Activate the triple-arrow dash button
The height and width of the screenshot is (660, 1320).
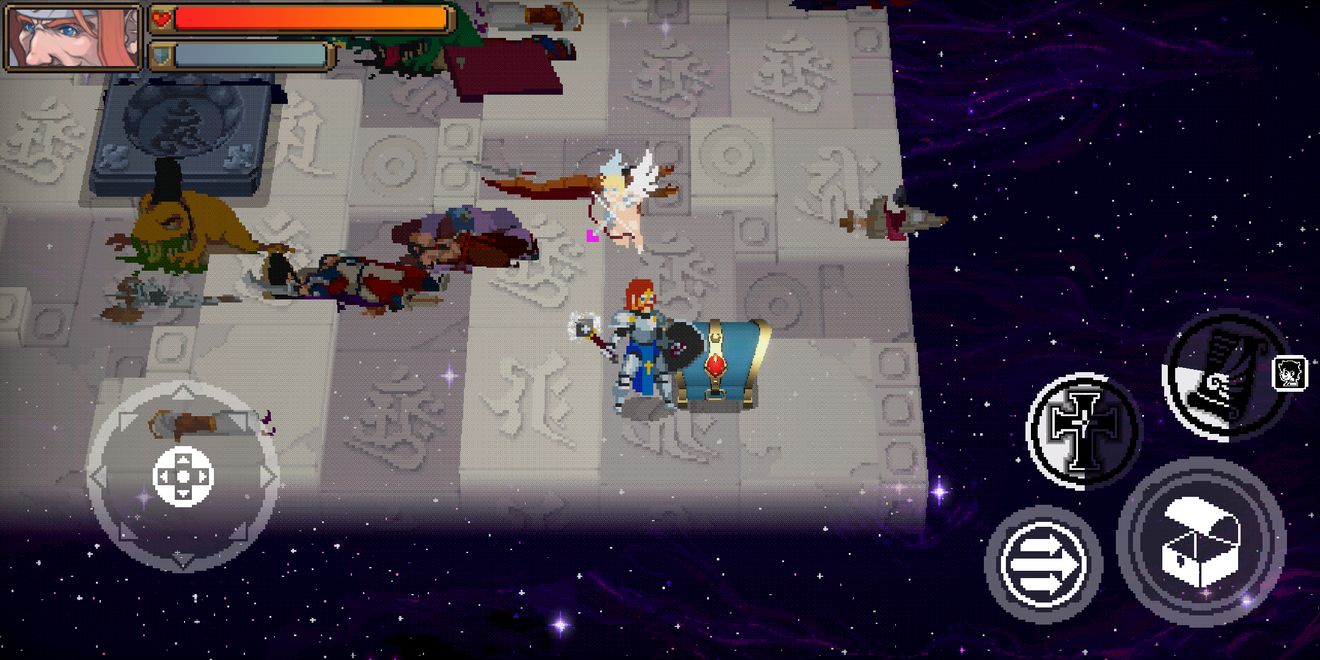click(x=1043, y=565)
